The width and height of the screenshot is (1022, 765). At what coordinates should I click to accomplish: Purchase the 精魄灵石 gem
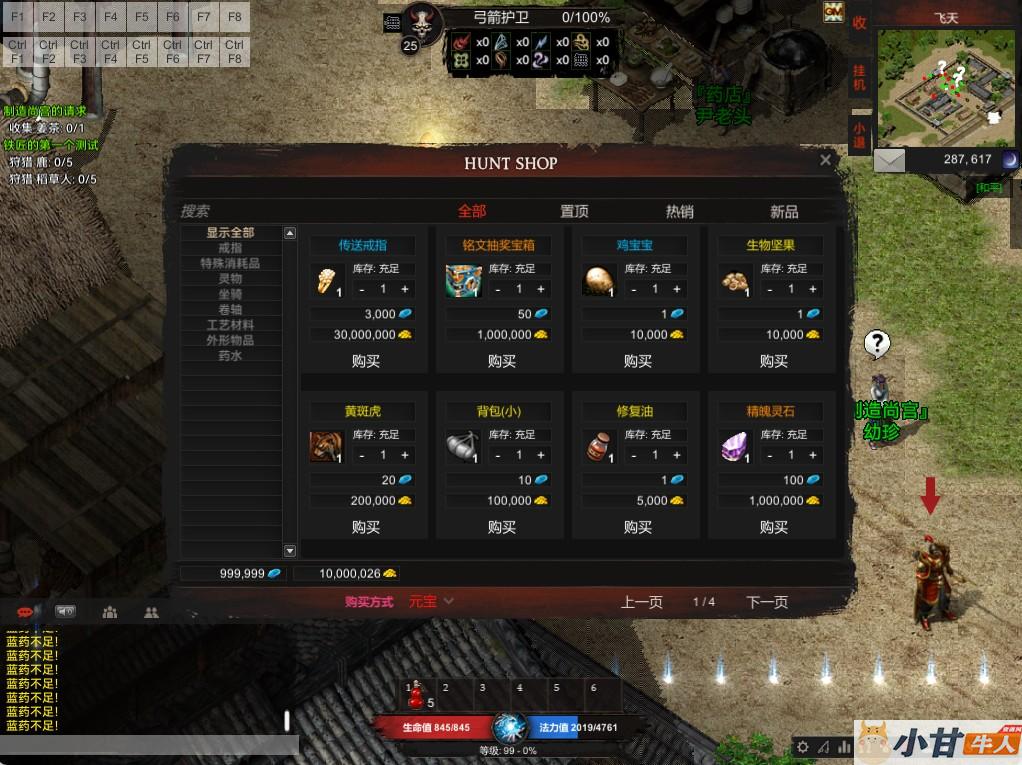pos(774,527)
